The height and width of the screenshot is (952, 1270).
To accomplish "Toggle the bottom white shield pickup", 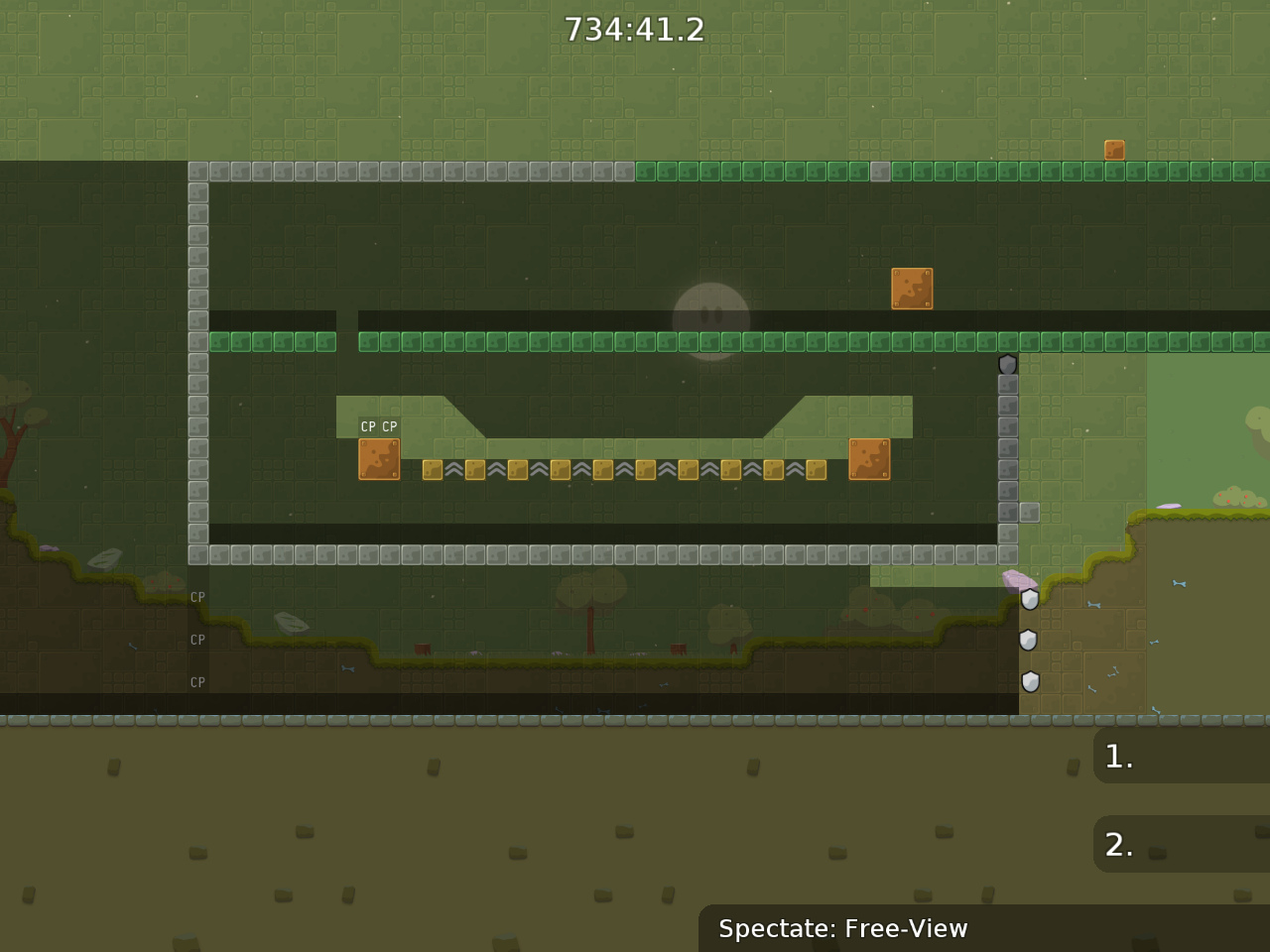I will (x=1031, y=681).
